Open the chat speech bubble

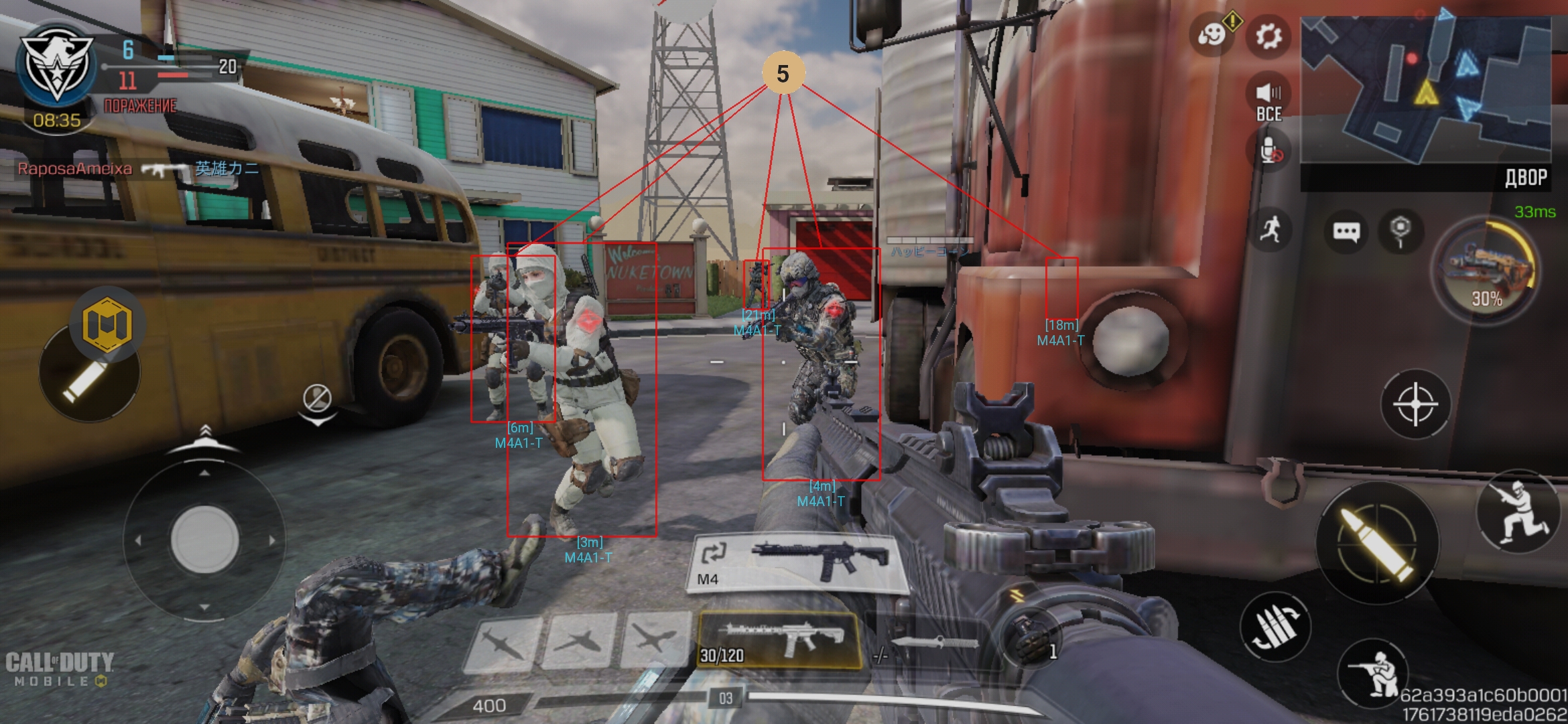(1346, 232)
